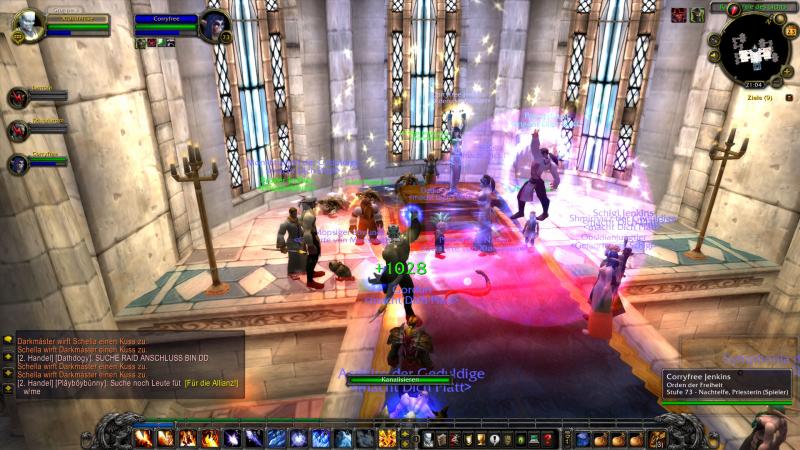Screen dimensions: 800x450
Task: Open the main backpack slot
Action: pos(657,438)
